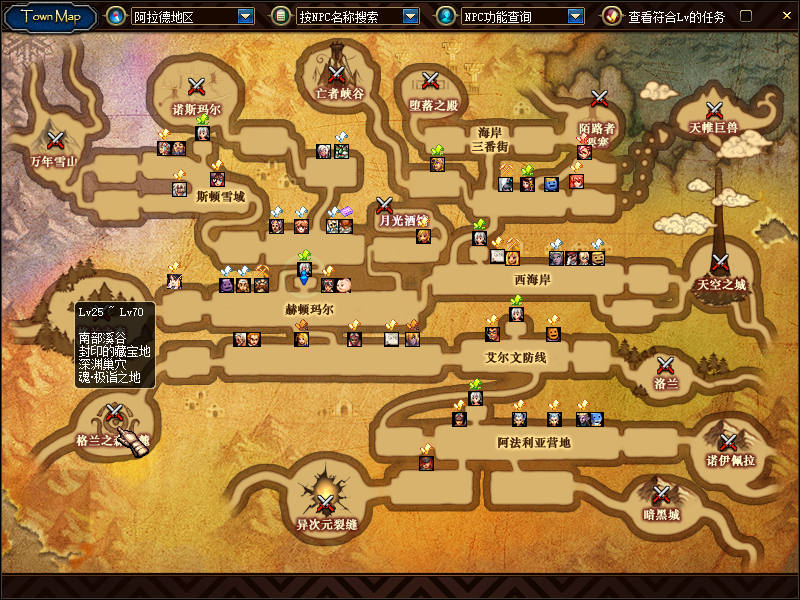
Task: Toggle the 查看符合Lv的任务 checkbox
Action: point(745,16)
